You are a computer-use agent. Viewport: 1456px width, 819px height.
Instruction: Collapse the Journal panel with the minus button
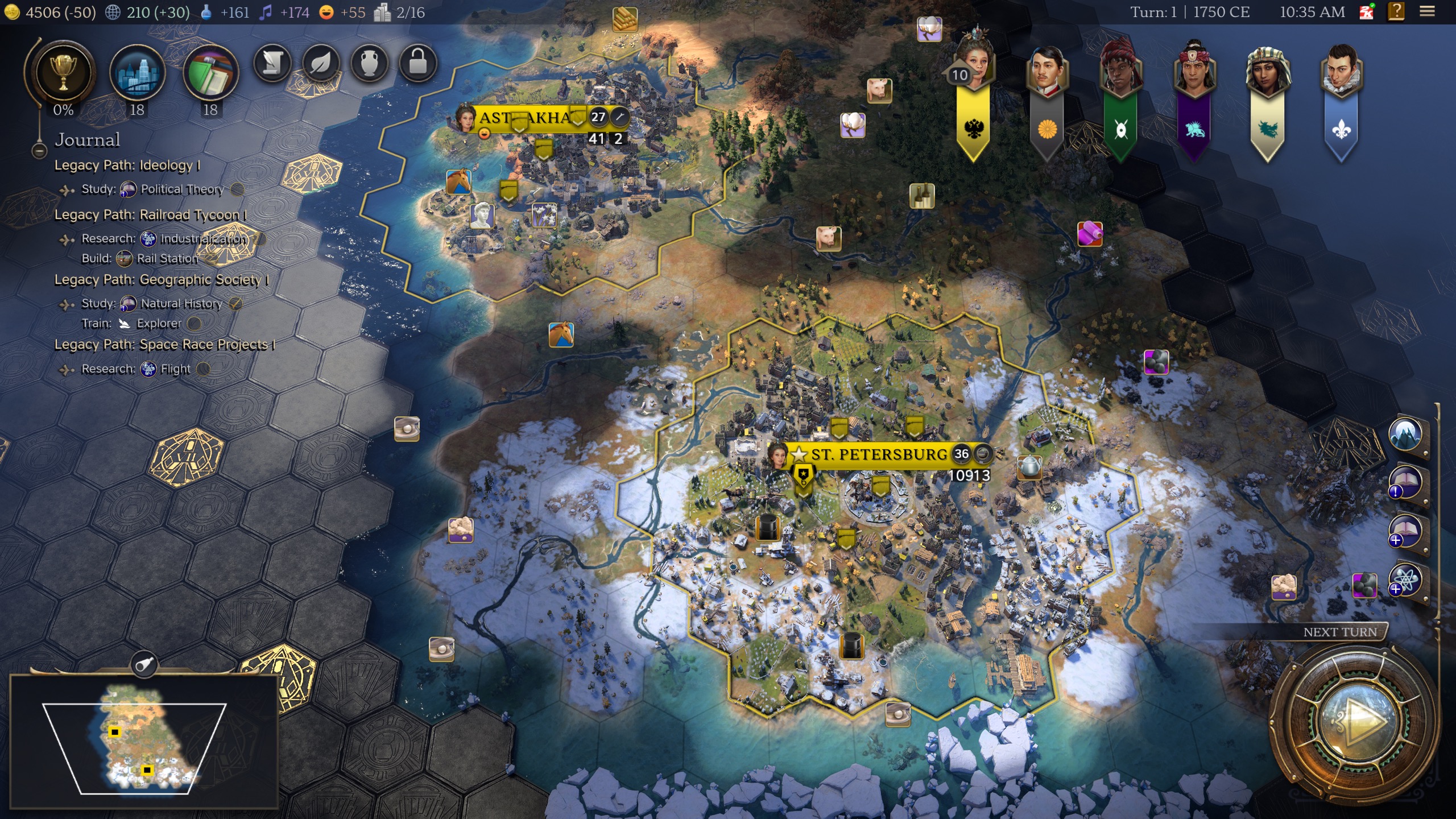pos(39,151)
